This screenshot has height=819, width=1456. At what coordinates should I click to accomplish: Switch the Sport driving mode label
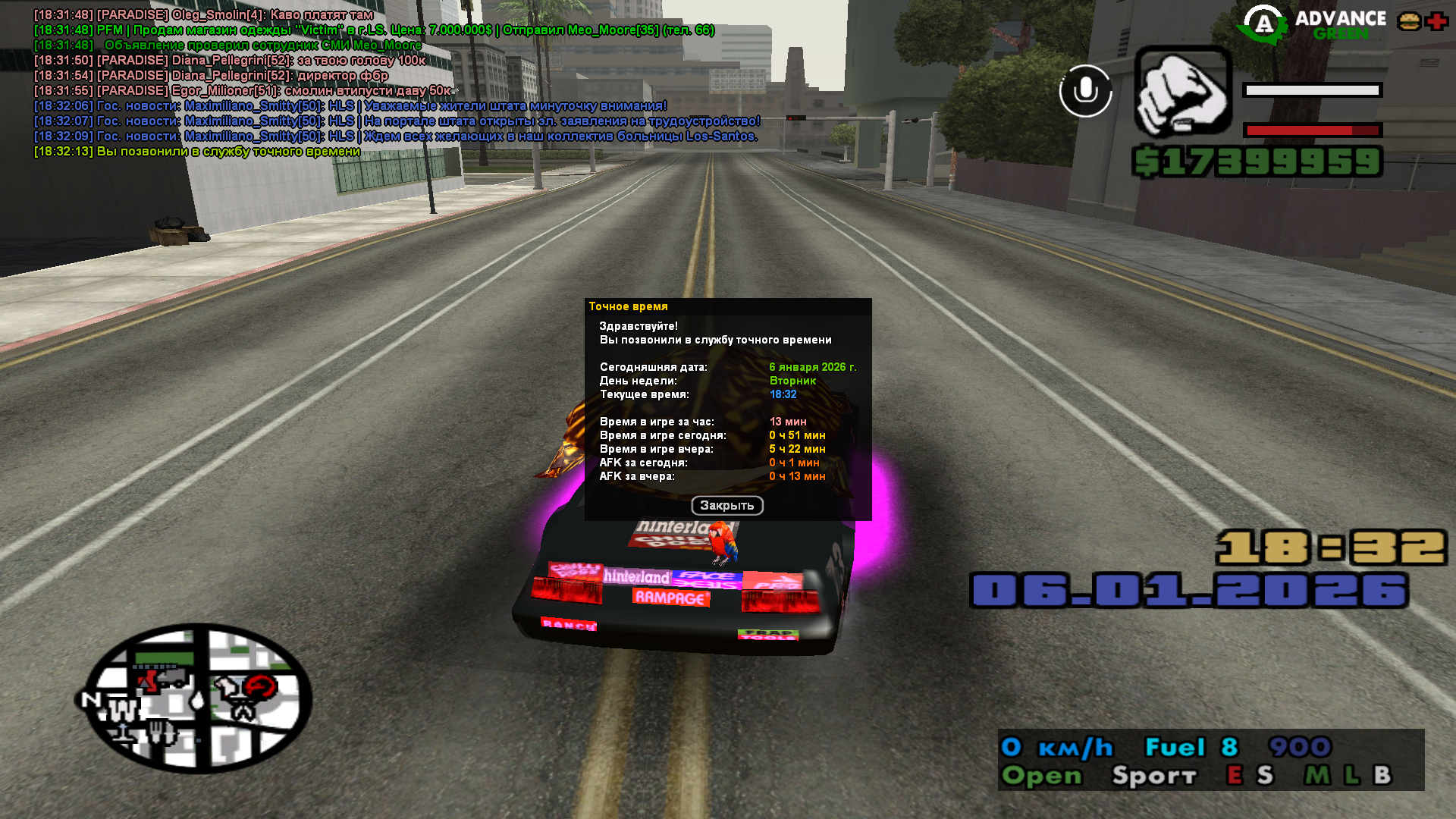1153,775
